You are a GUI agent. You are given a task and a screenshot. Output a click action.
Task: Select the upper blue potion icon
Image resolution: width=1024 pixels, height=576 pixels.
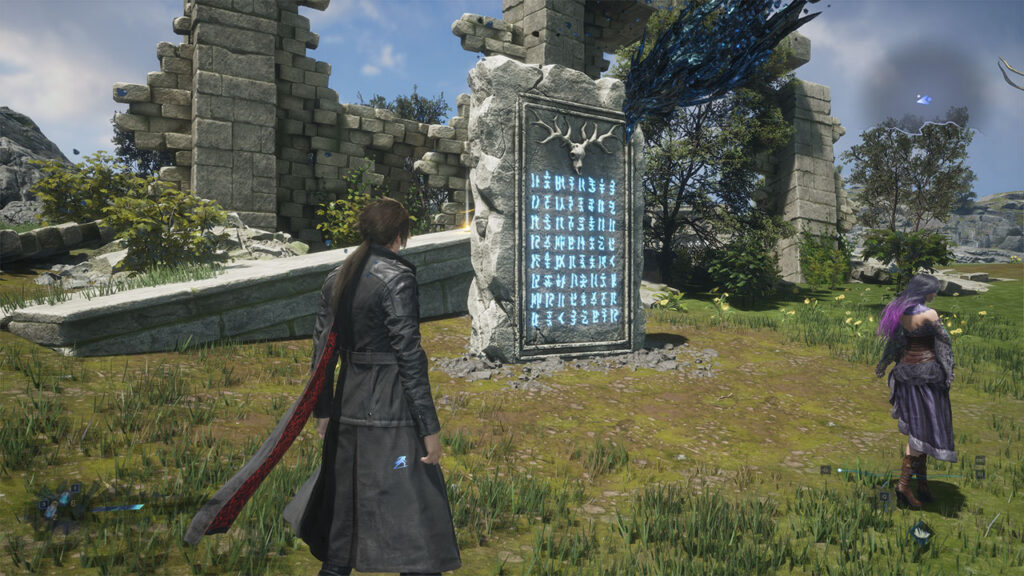click(x=65, y=497)
